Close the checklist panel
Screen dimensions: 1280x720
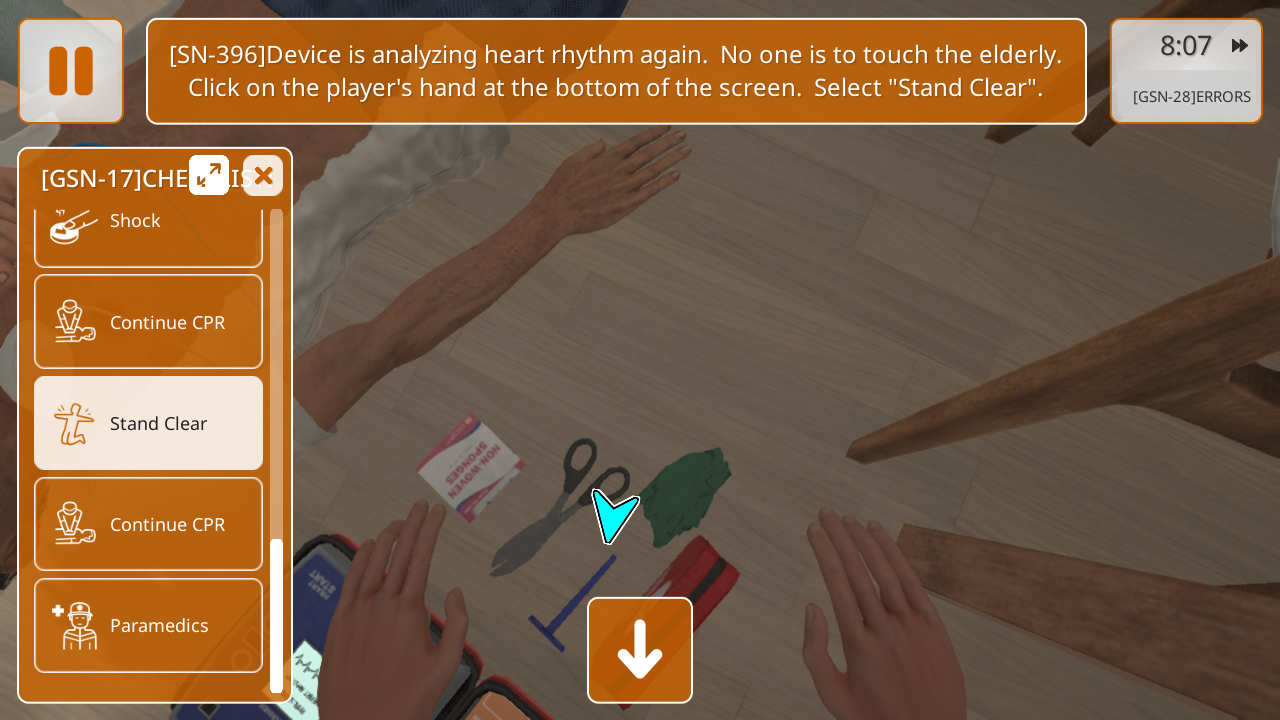pyautogui.click(x=263, y=175)
